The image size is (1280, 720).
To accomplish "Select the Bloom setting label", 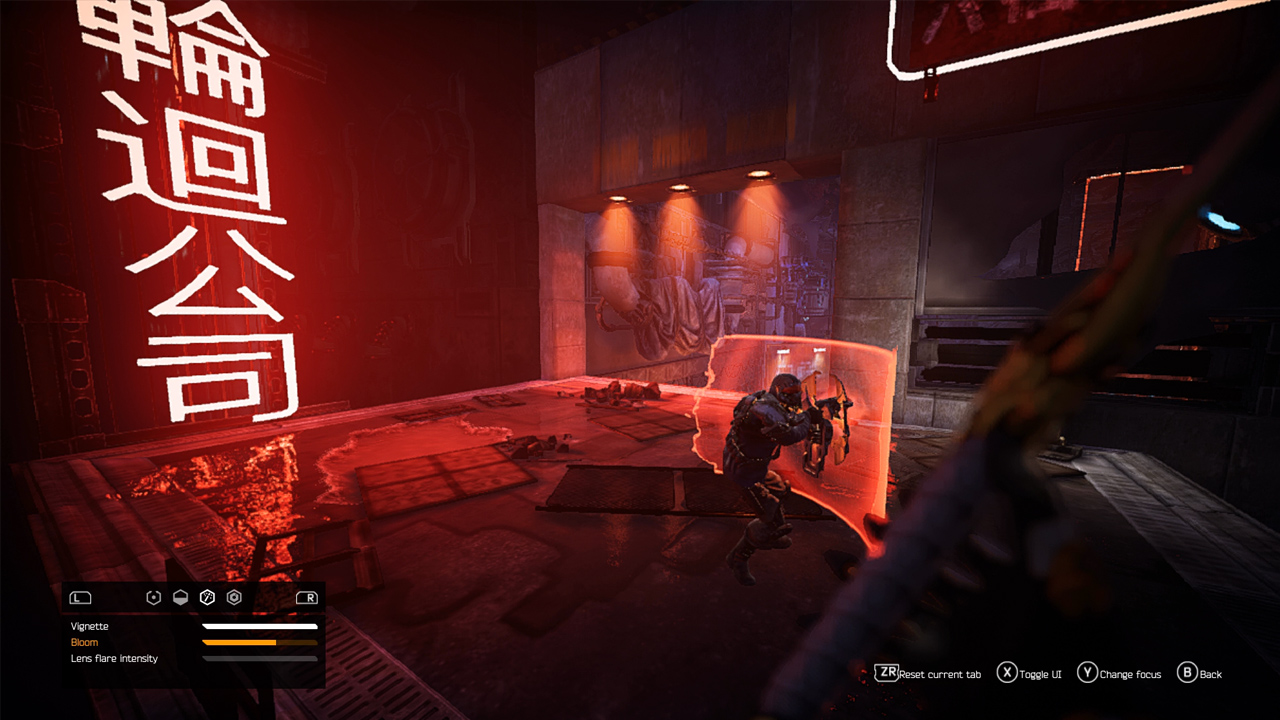I will coord(84,642).
